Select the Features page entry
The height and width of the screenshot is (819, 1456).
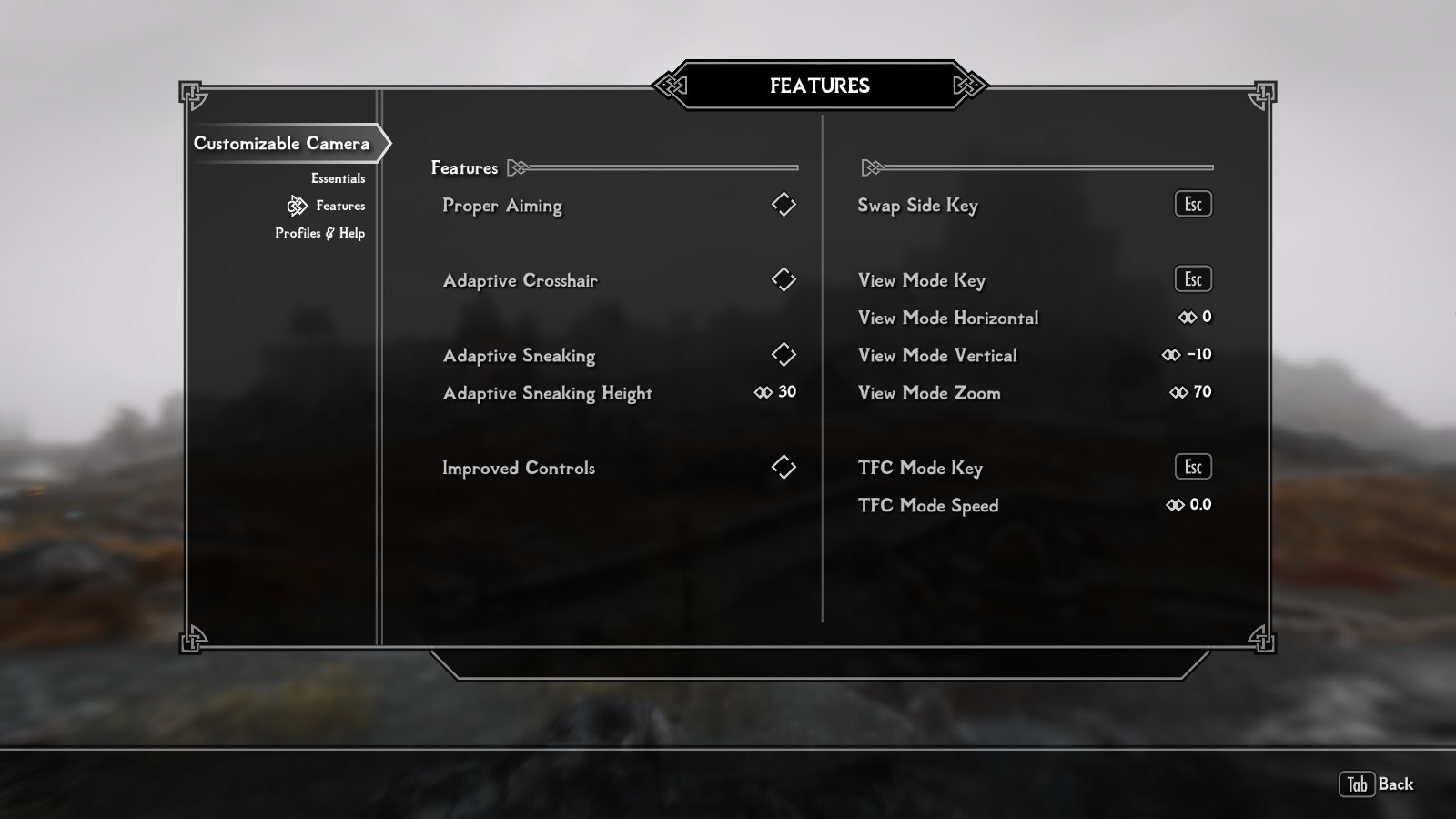click(339, 206)
